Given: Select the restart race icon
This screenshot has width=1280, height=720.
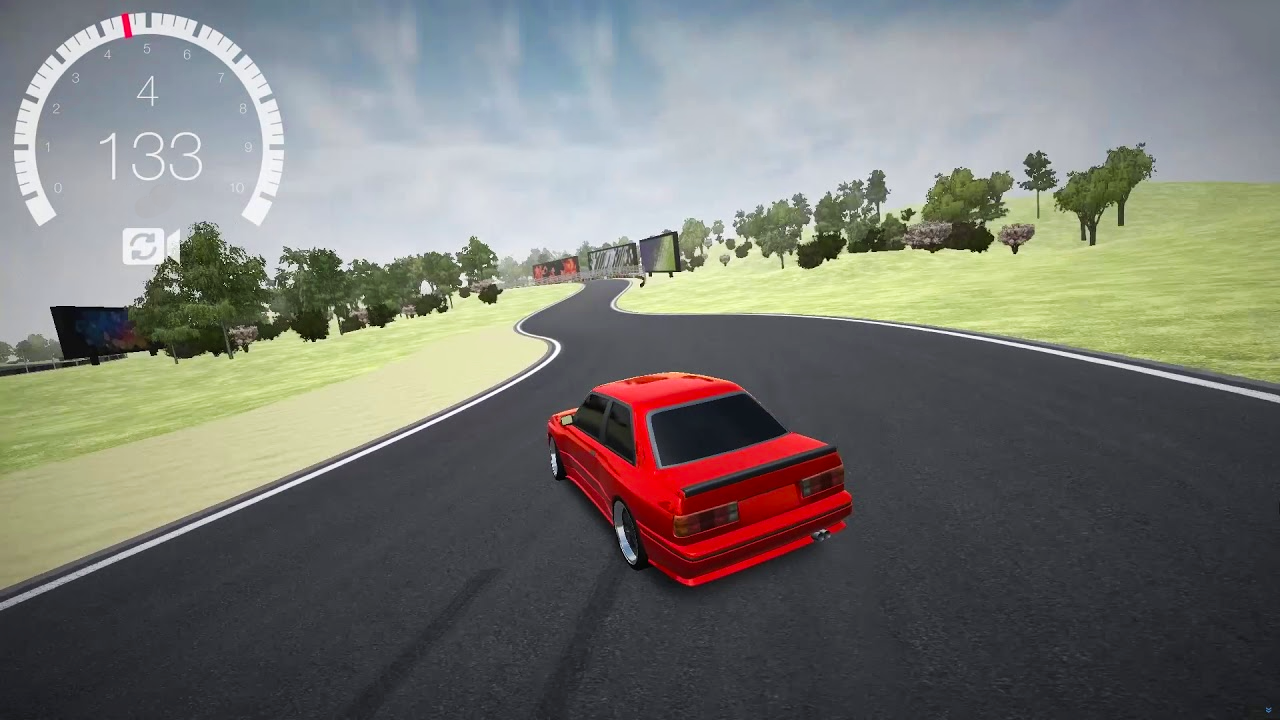Looking at the screenshot, I should [143, 246].
